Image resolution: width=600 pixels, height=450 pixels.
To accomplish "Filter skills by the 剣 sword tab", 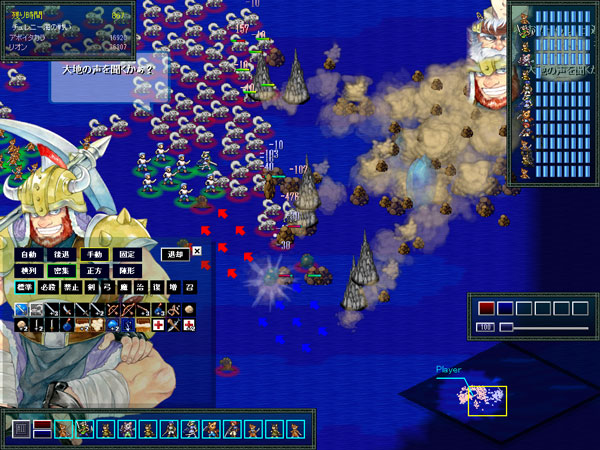I will pos(93,288).
